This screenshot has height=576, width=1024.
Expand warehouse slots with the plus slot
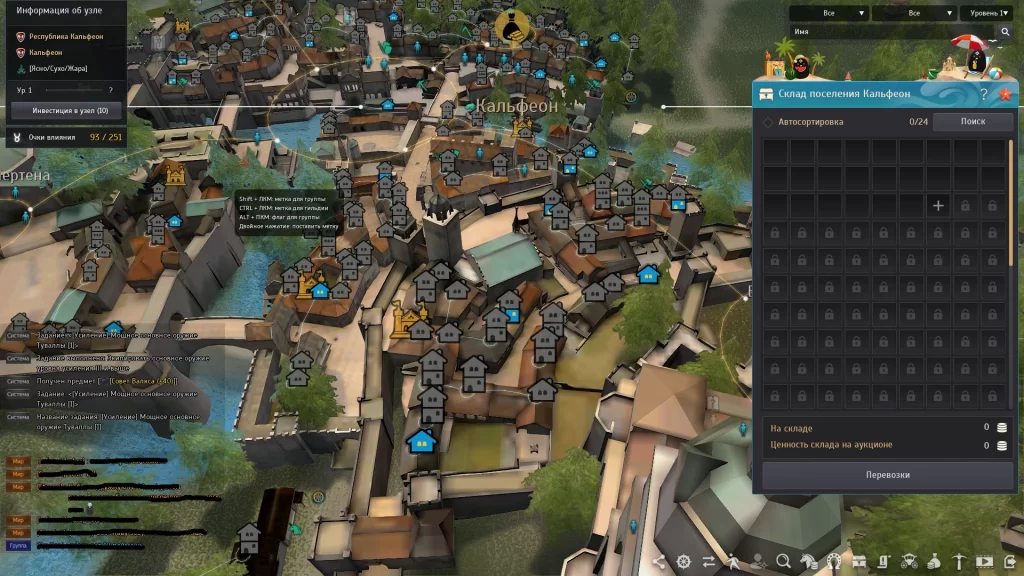point(938,206)
